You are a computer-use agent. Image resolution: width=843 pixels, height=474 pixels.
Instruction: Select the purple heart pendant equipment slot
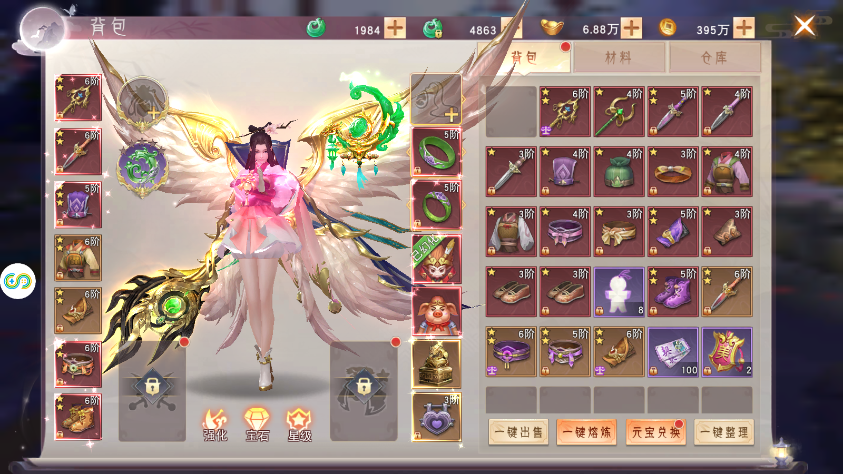point(436,417)
